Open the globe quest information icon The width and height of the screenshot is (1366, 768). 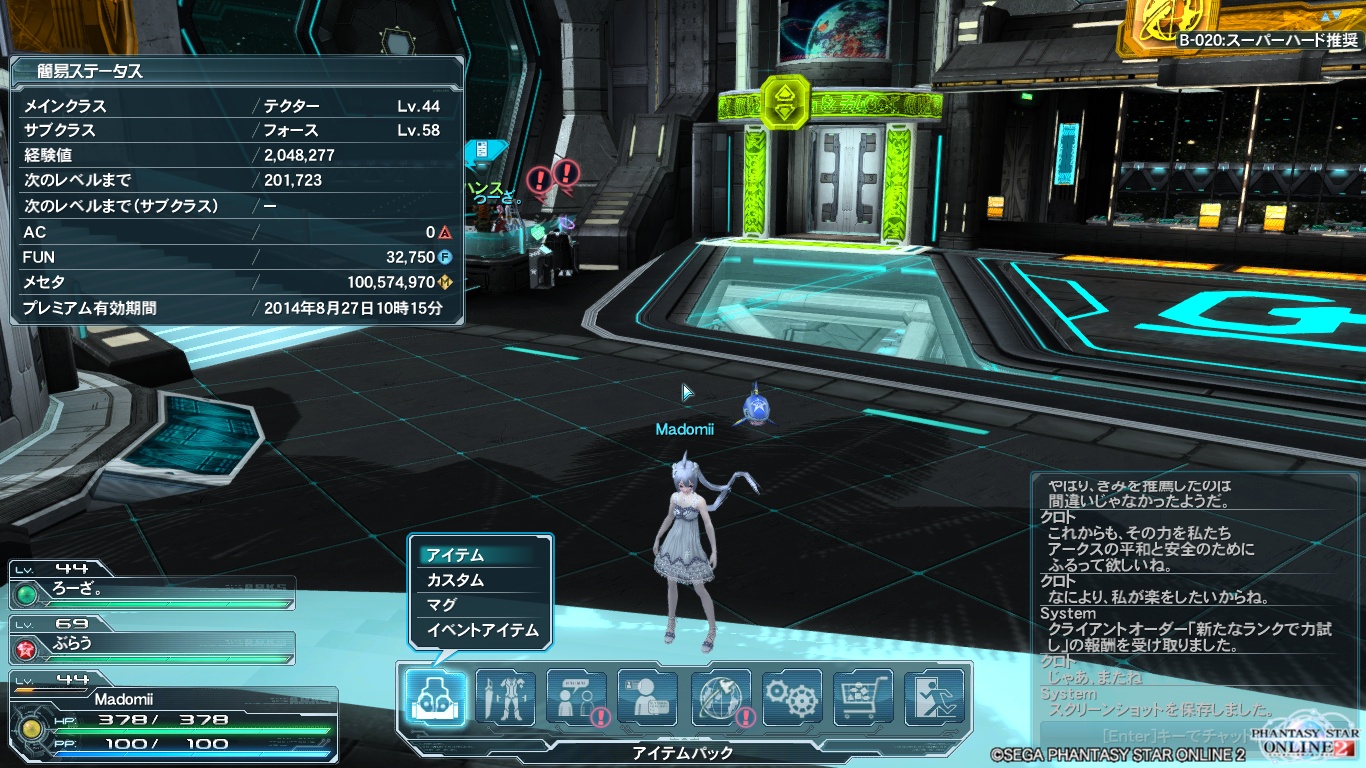coord(721,697)
